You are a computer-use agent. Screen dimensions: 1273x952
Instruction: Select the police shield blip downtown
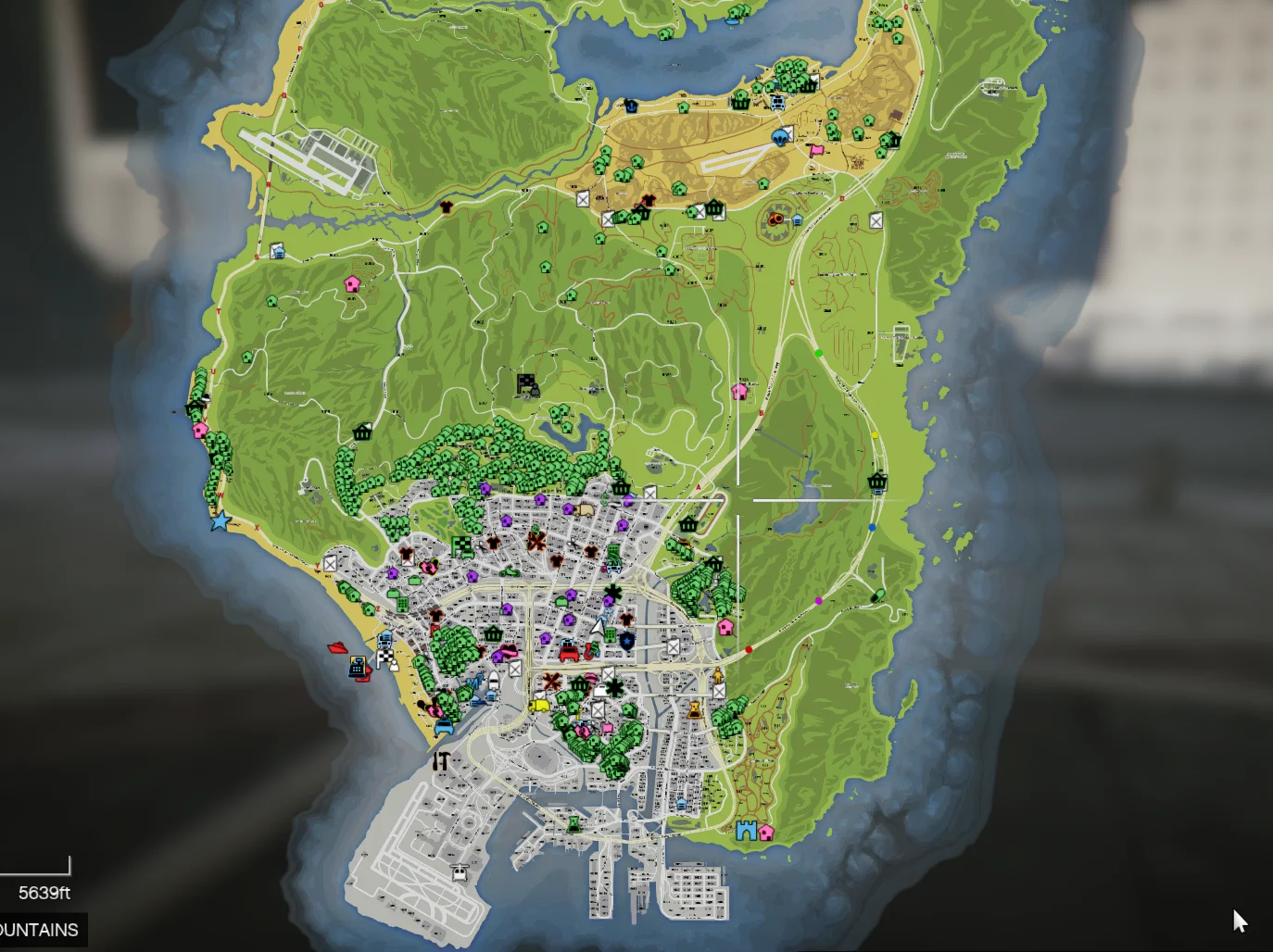626,642
